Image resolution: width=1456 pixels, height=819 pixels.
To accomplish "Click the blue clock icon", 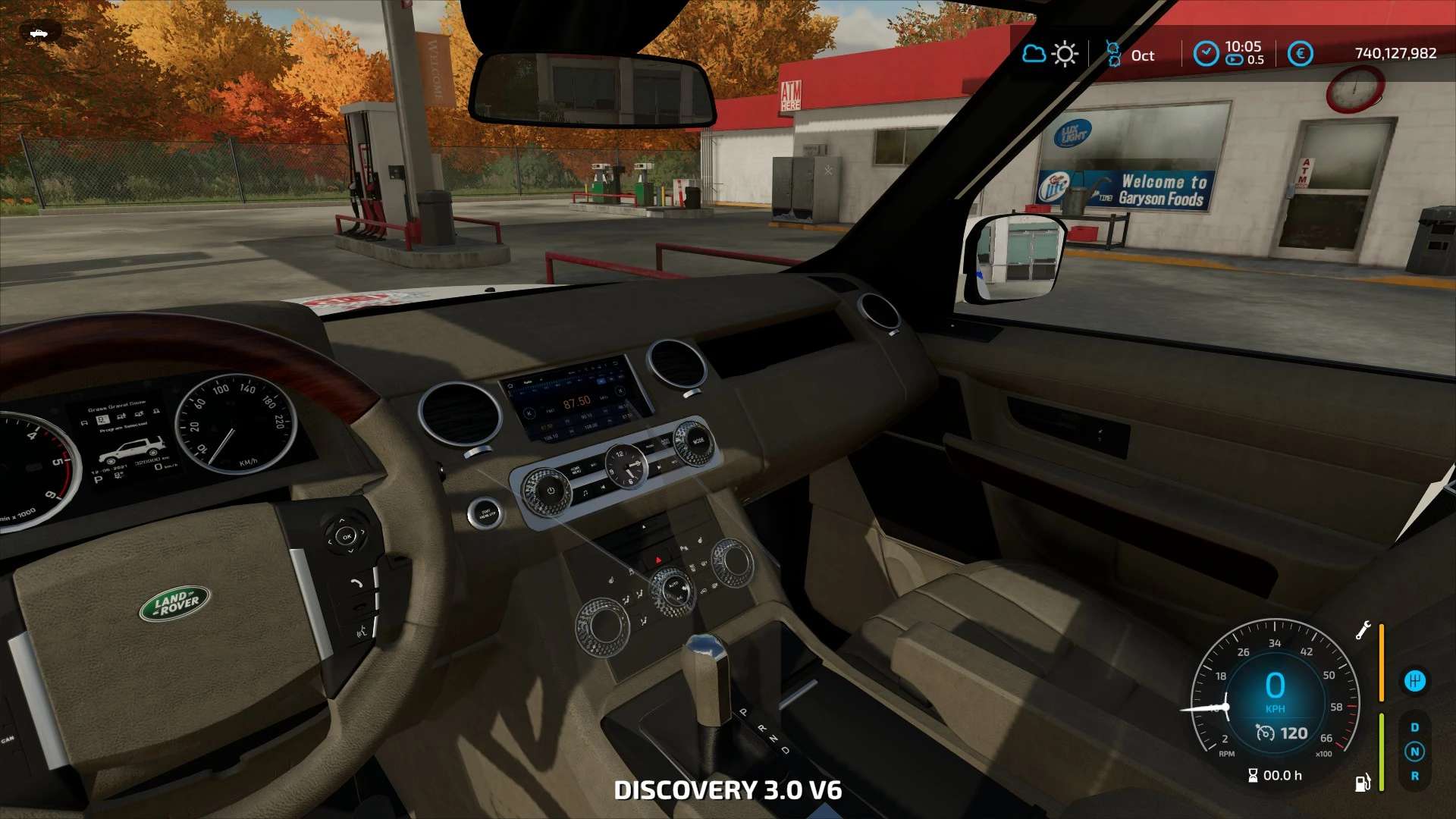I will pyautogui.click(x=1205, y=54).
